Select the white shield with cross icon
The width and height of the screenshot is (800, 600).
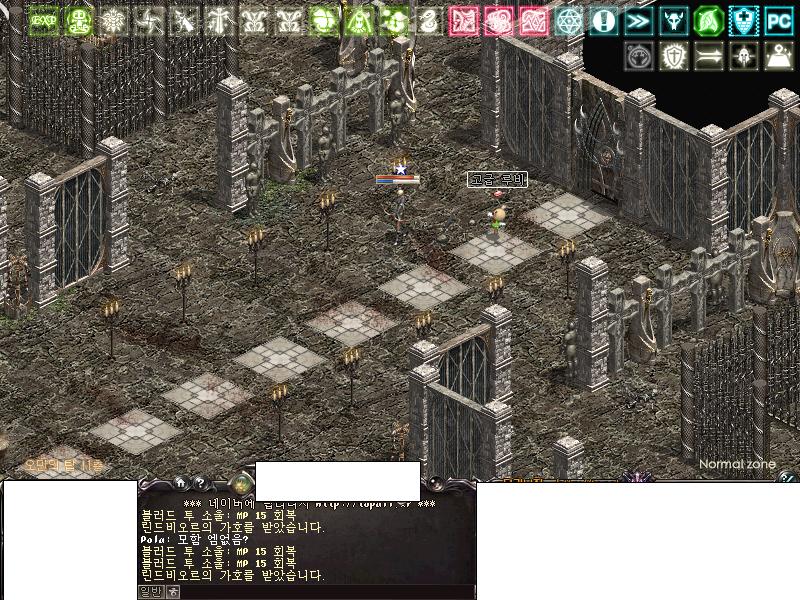(x=674, y=56)
